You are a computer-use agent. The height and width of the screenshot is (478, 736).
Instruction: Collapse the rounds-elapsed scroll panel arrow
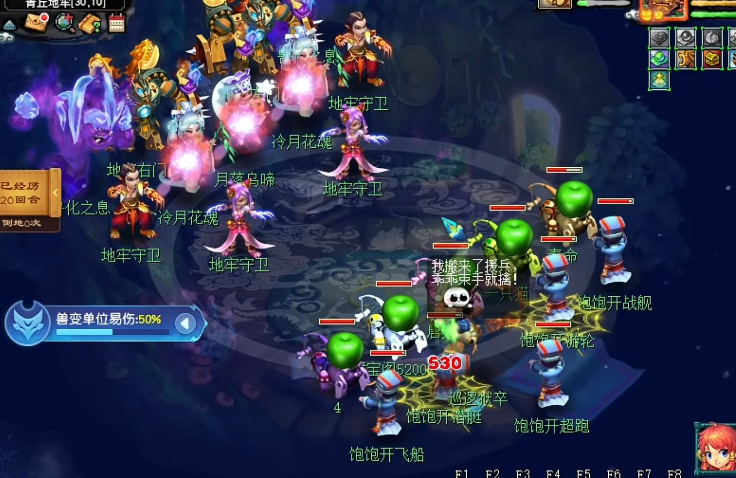(x=55, y=190)
